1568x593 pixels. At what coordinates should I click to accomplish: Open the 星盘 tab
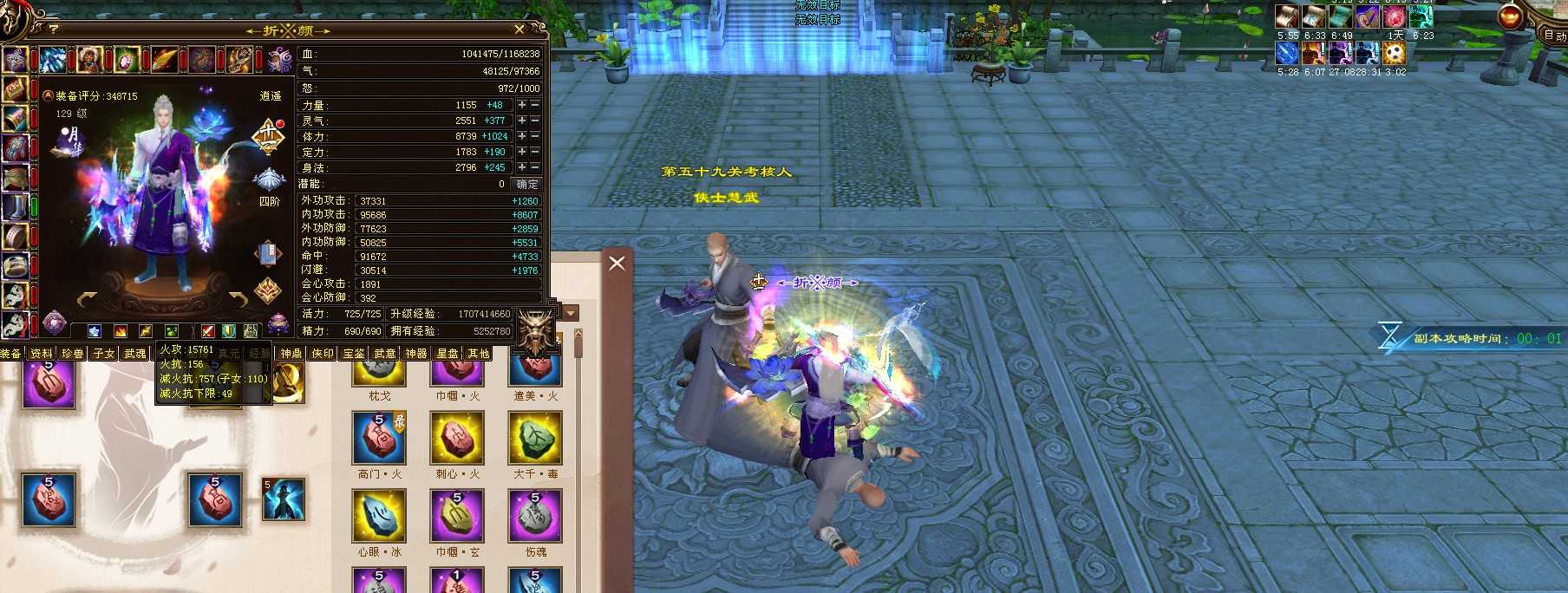[x=447, y=354]
